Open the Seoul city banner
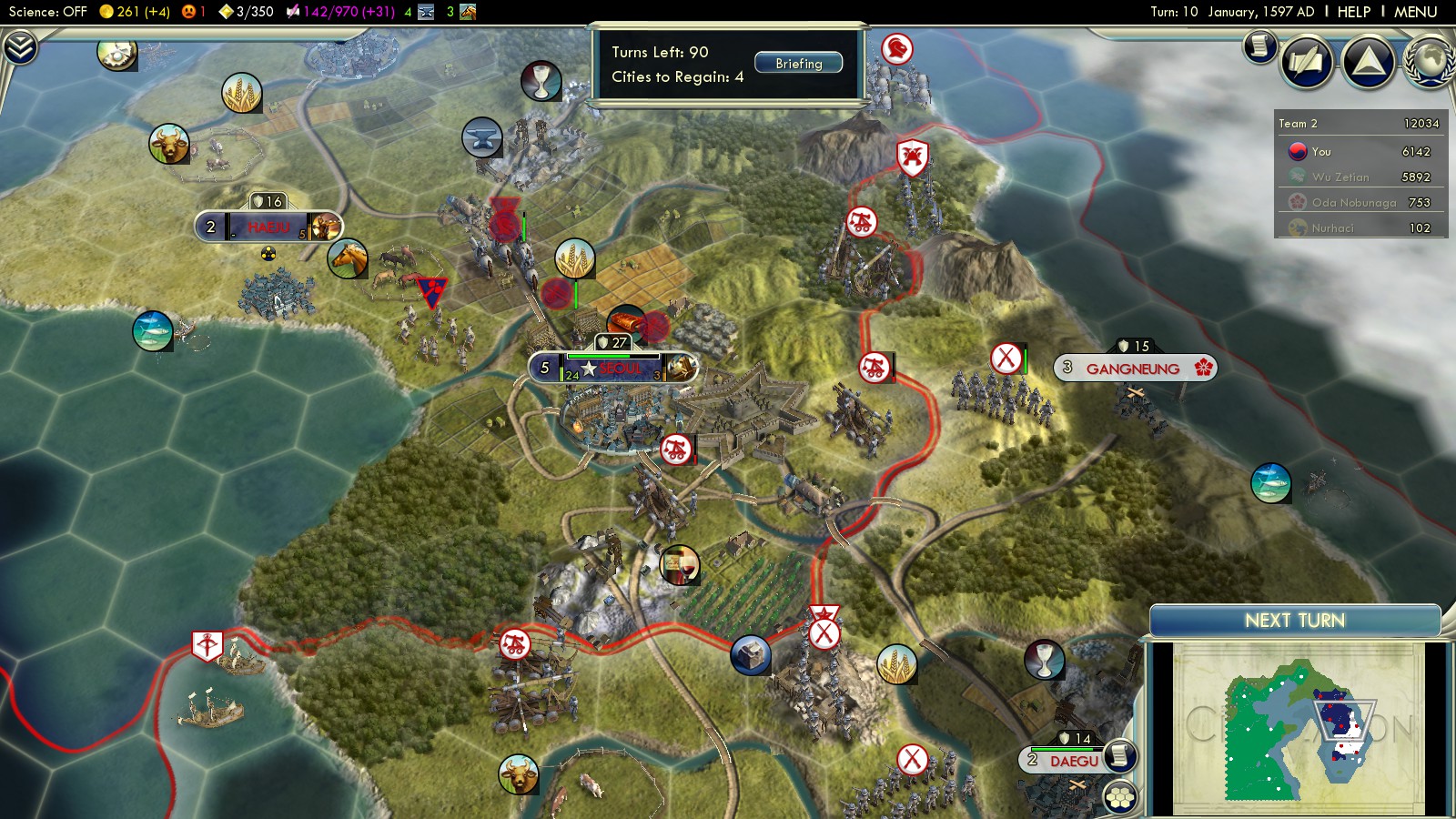This screenshot has height=819, width=1456. coord(614,368)
